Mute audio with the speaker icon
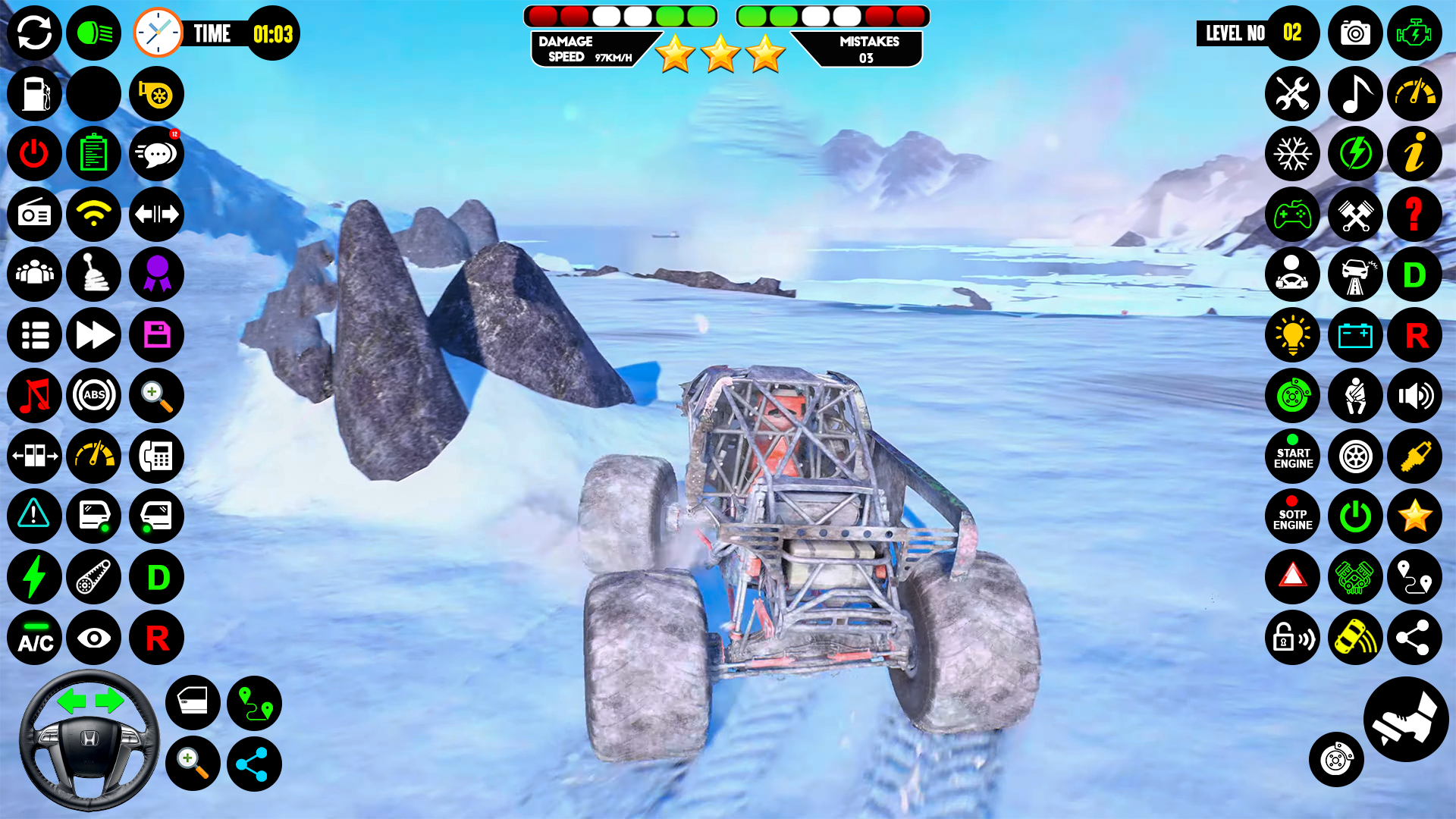The width and height of the screenshot is (1456, 819). coord(1415,396)
